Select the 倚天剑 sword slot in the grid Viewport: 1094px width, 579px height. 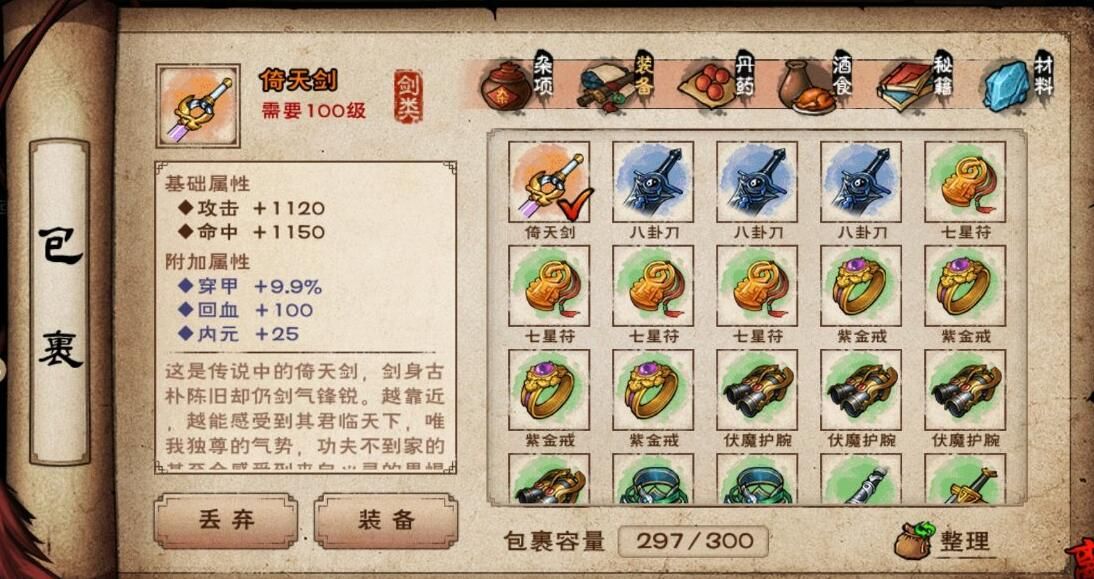[x=549, y=183]
